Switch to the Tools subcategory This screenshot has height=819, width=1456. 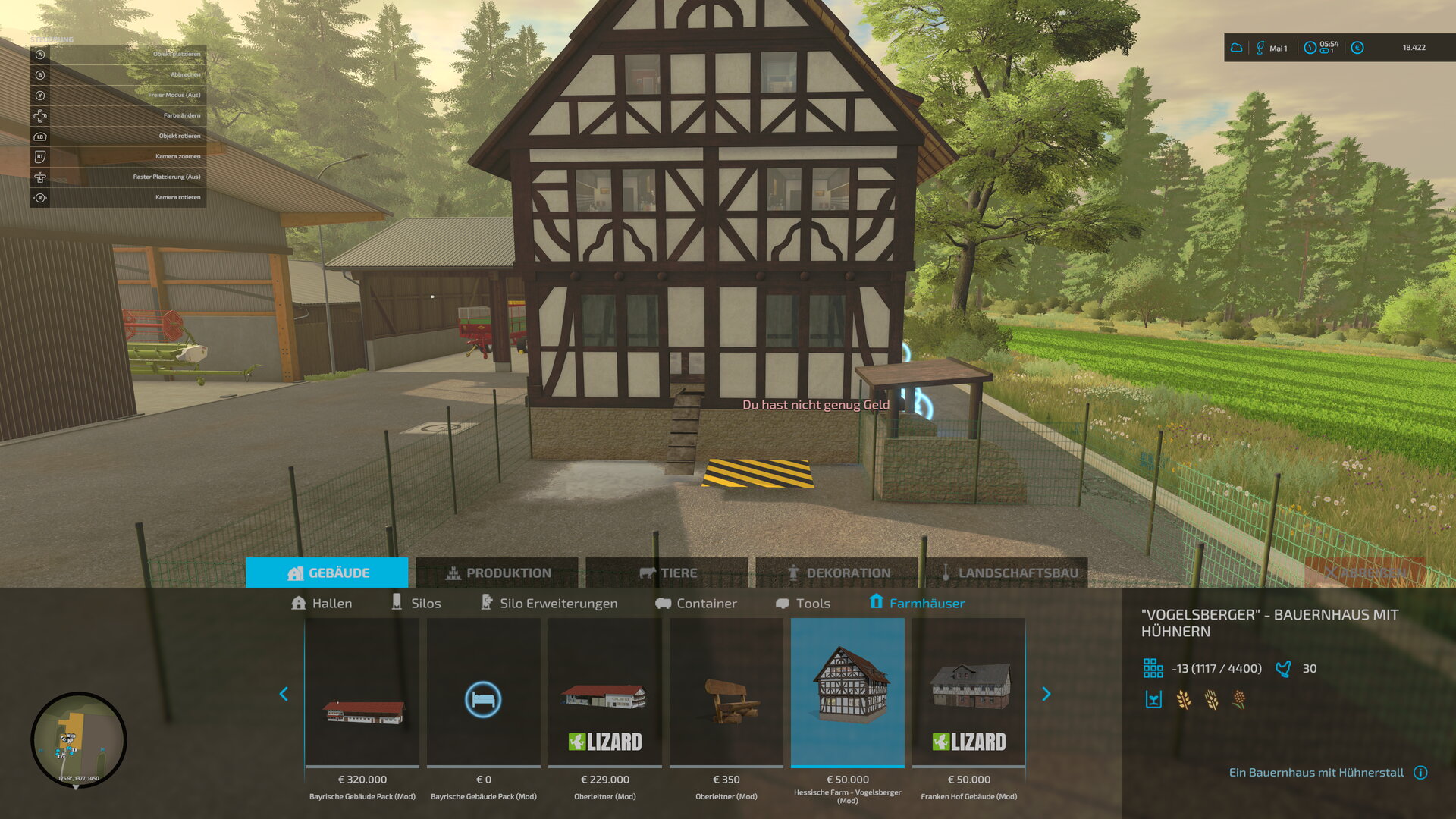click(x=803, y=603)
